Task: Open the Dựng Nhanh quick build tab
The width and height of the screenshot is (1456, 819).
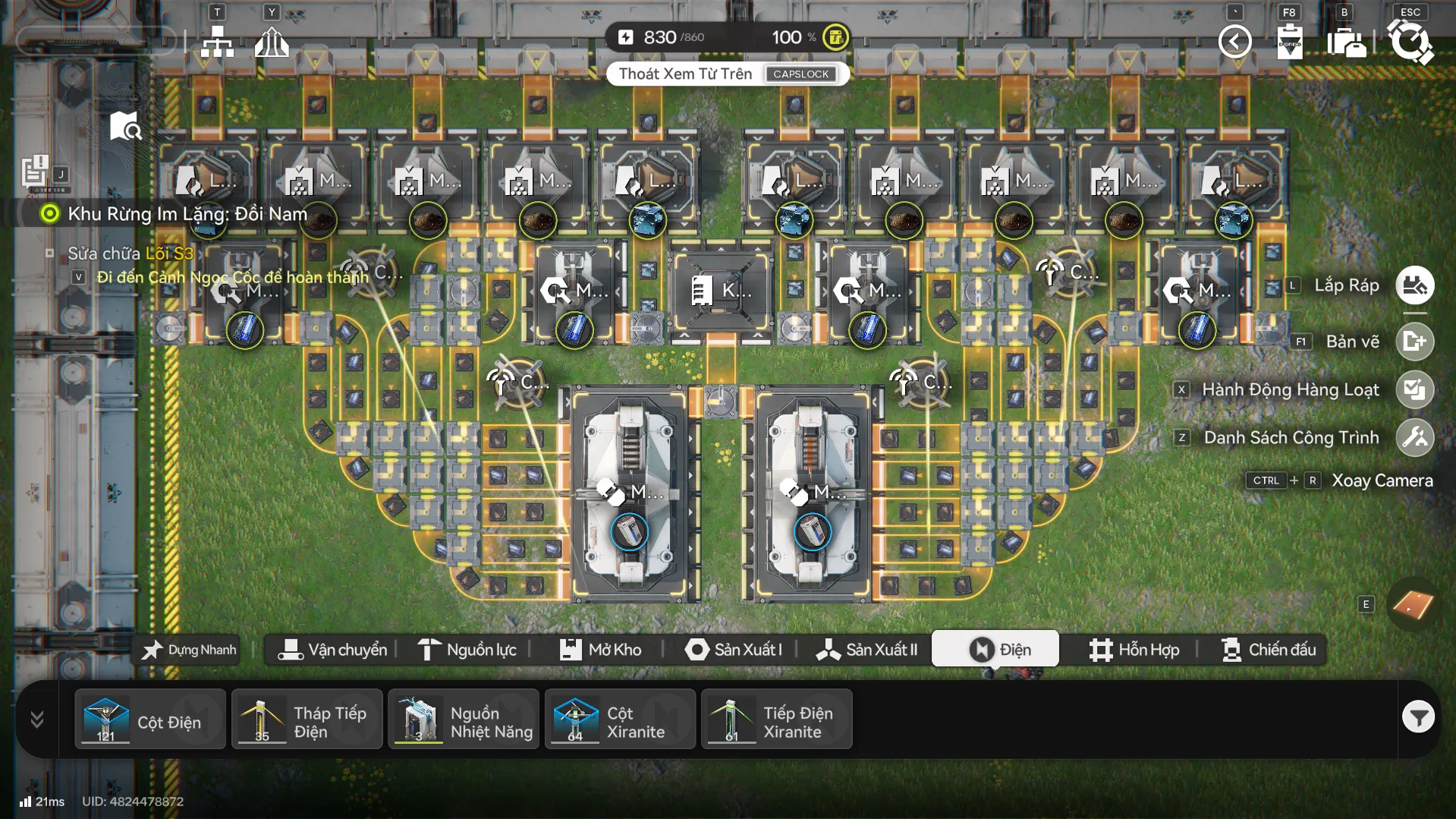Action: pyautogui.click(x=189, y=650)
